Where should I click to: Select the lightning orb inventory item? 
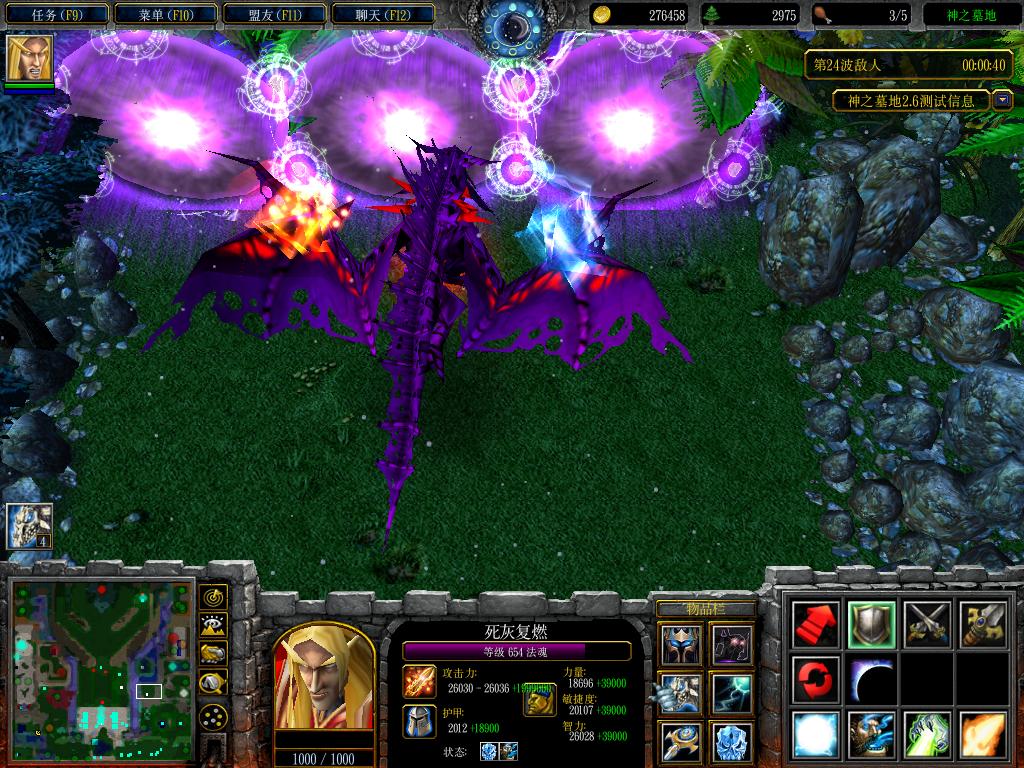(731, 693)
